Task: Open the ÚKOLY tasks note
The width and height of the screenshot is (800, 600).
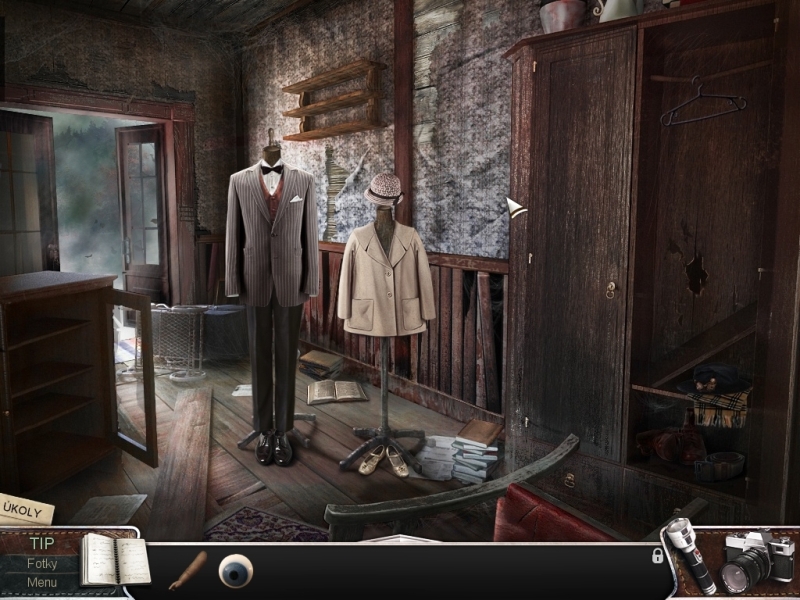Action: 24,507
